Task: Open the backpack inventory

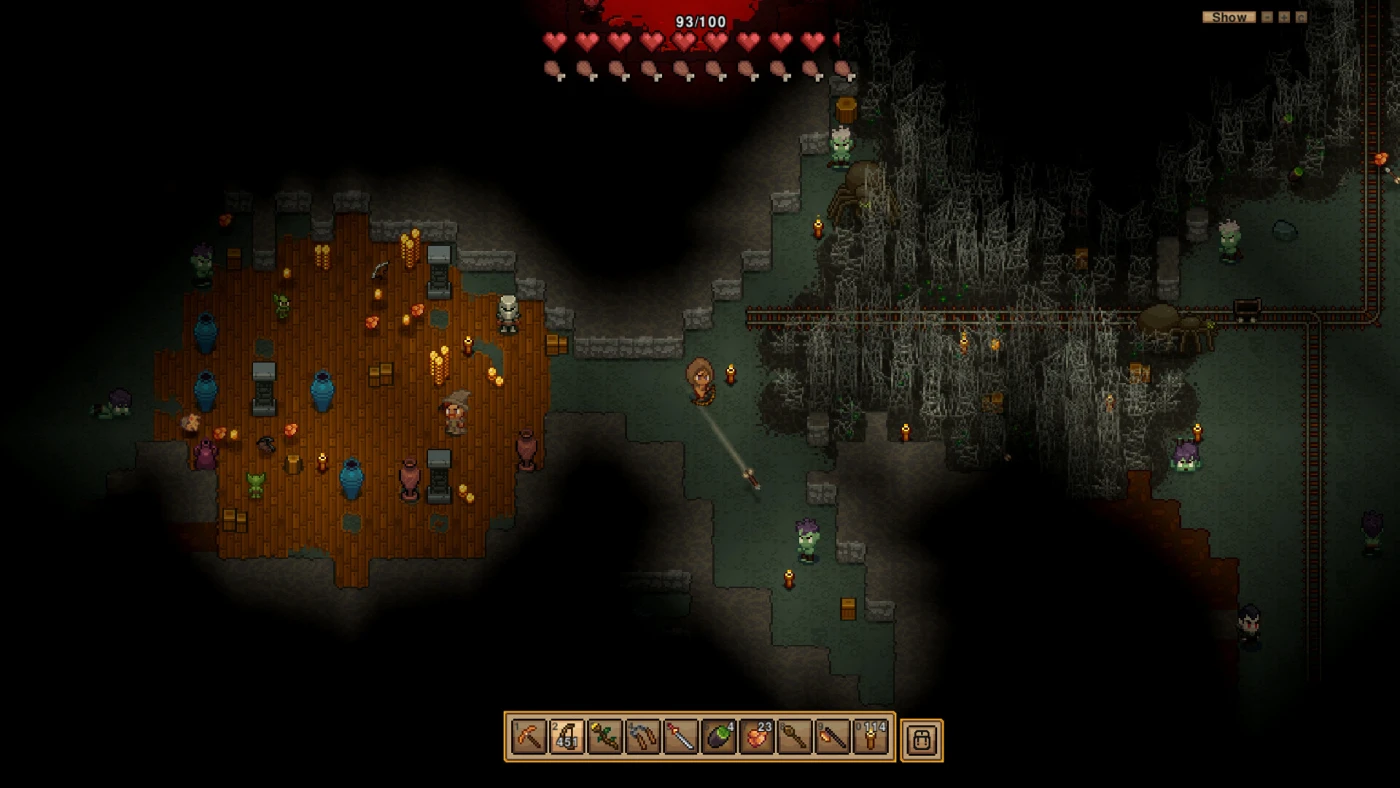Action: [921, 739]
